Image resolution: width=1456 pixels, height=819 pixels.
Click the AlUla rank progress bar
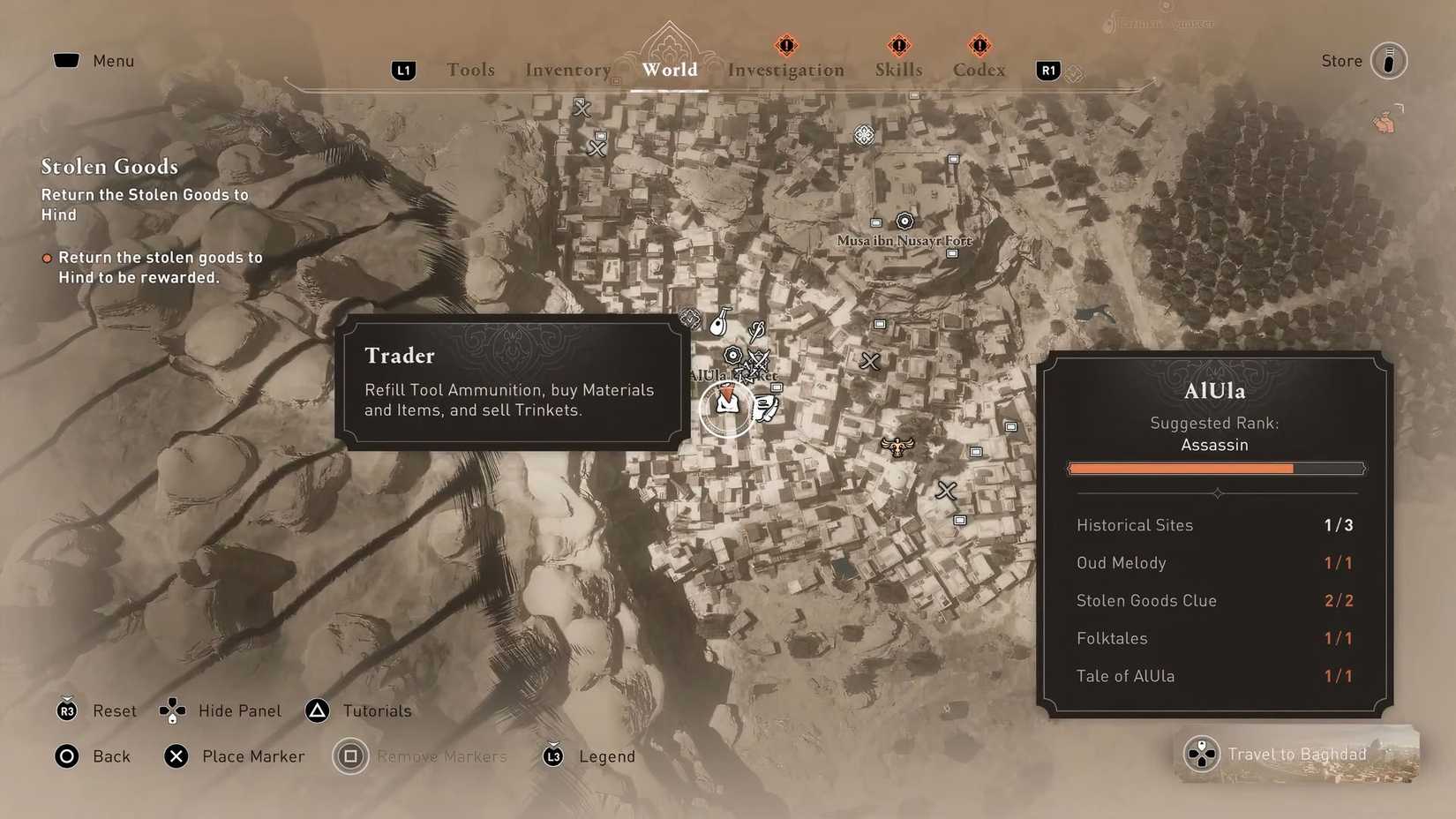[x=1215, y=469]
